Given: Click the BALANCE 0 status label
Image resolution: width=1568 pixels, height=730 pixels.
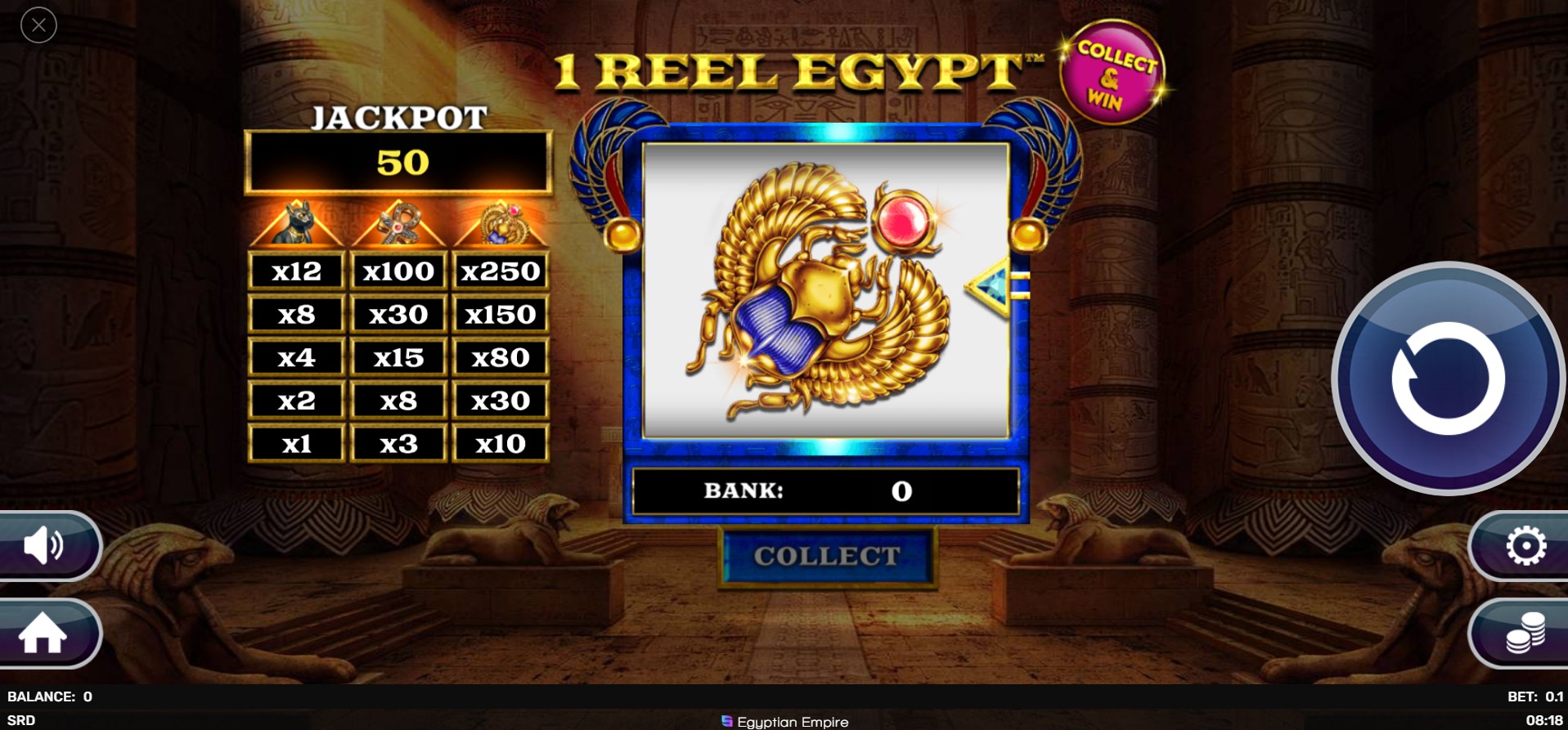Looking at the screenshot, I should click(49, 696).
